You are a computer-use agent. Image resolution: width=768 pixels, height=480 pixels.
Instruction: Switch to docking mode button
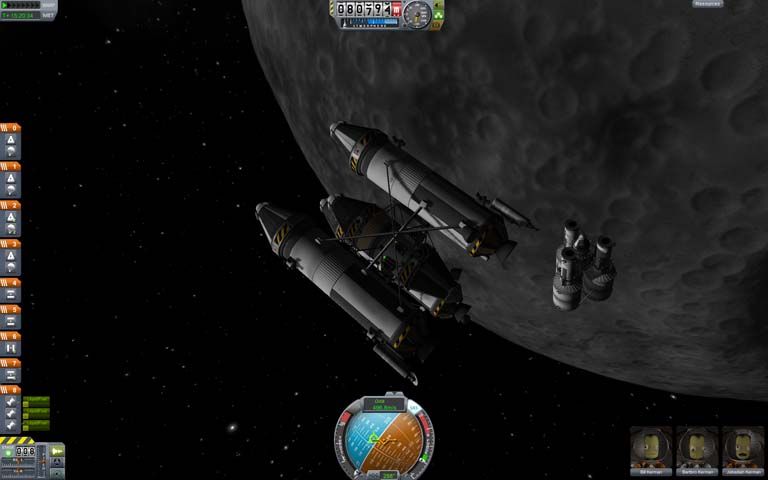57,462
